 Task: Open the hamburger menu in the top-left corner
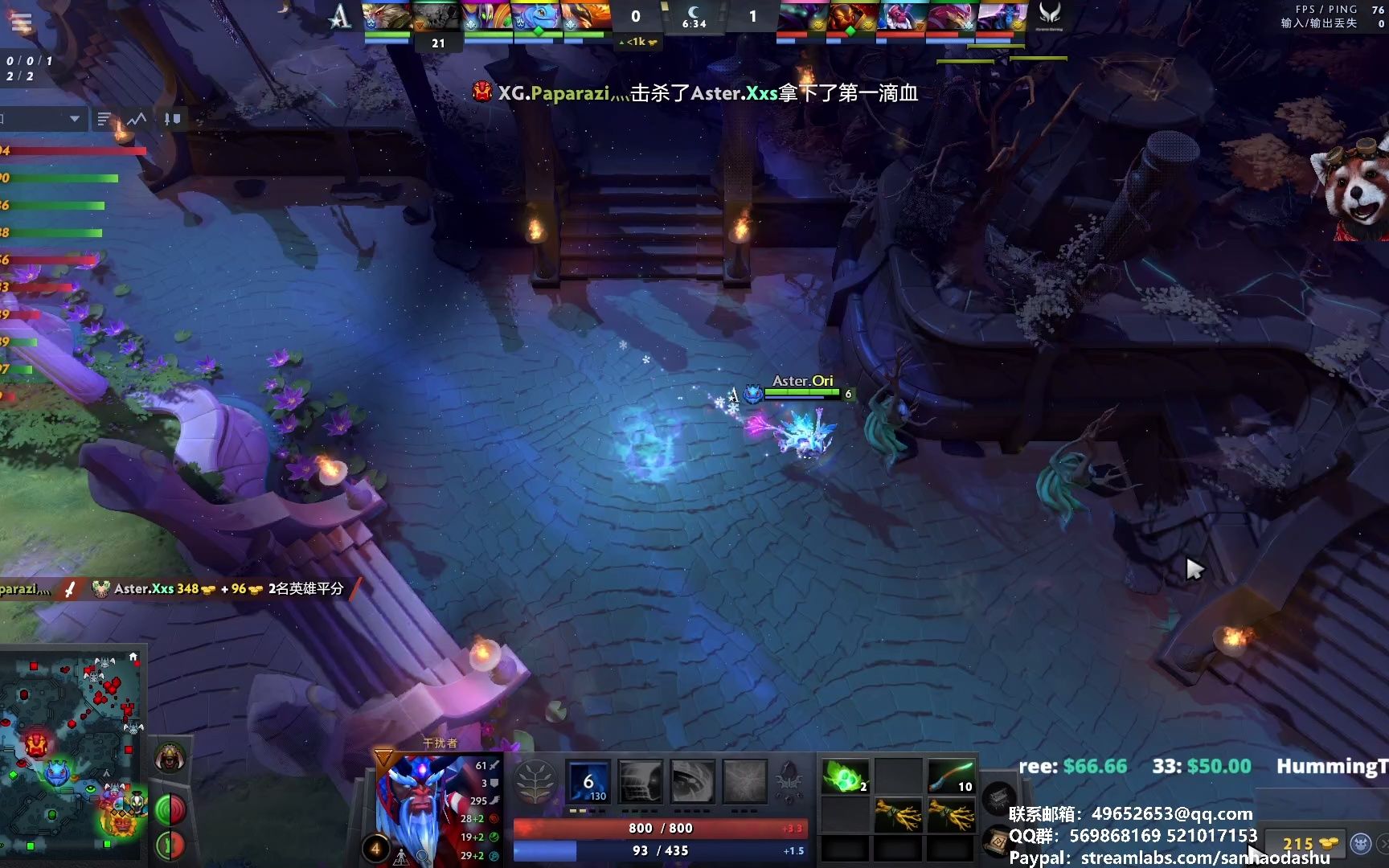point(21,21)
